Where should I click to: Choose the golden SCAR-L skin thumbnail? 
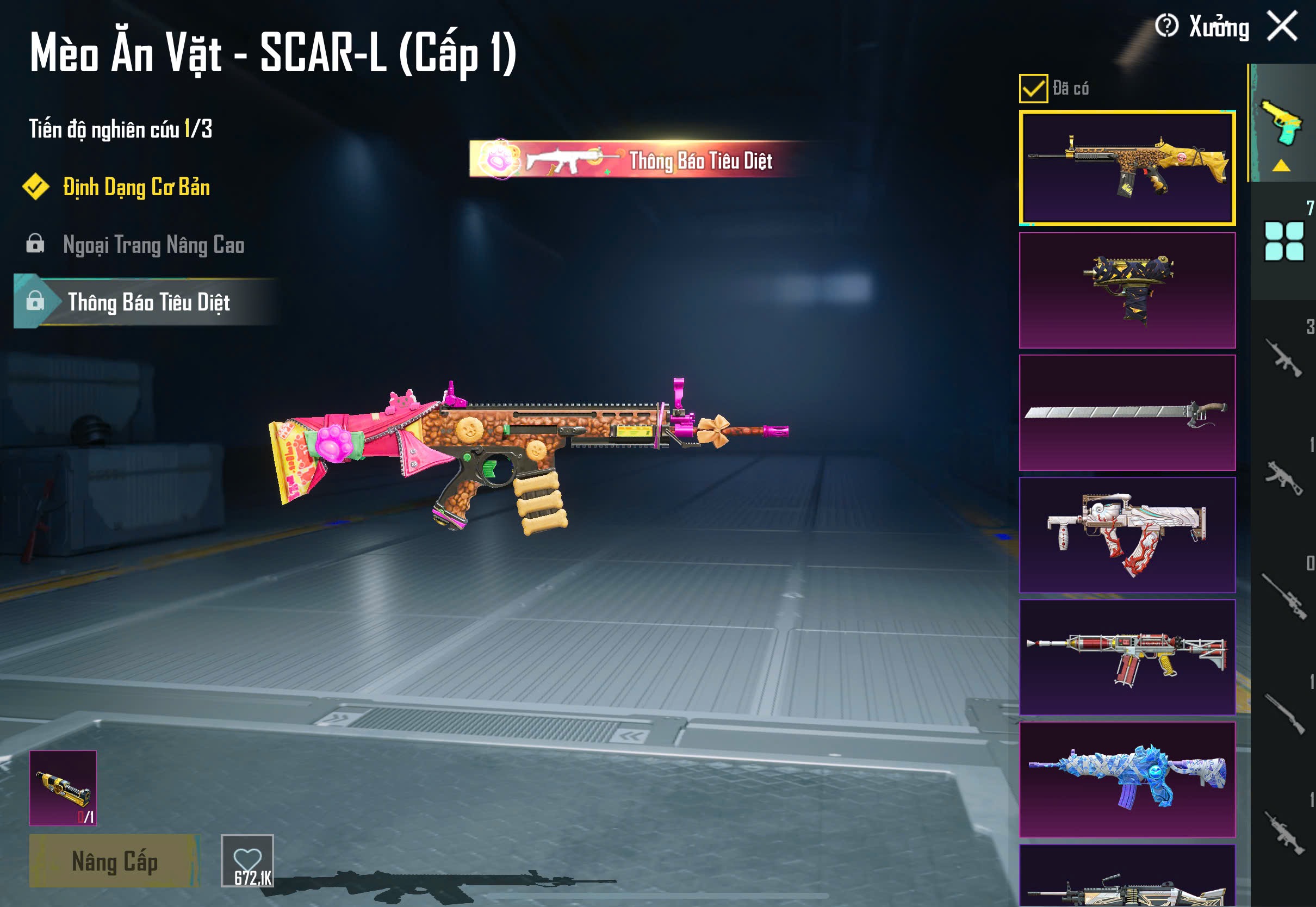(x=1127, y=168)
